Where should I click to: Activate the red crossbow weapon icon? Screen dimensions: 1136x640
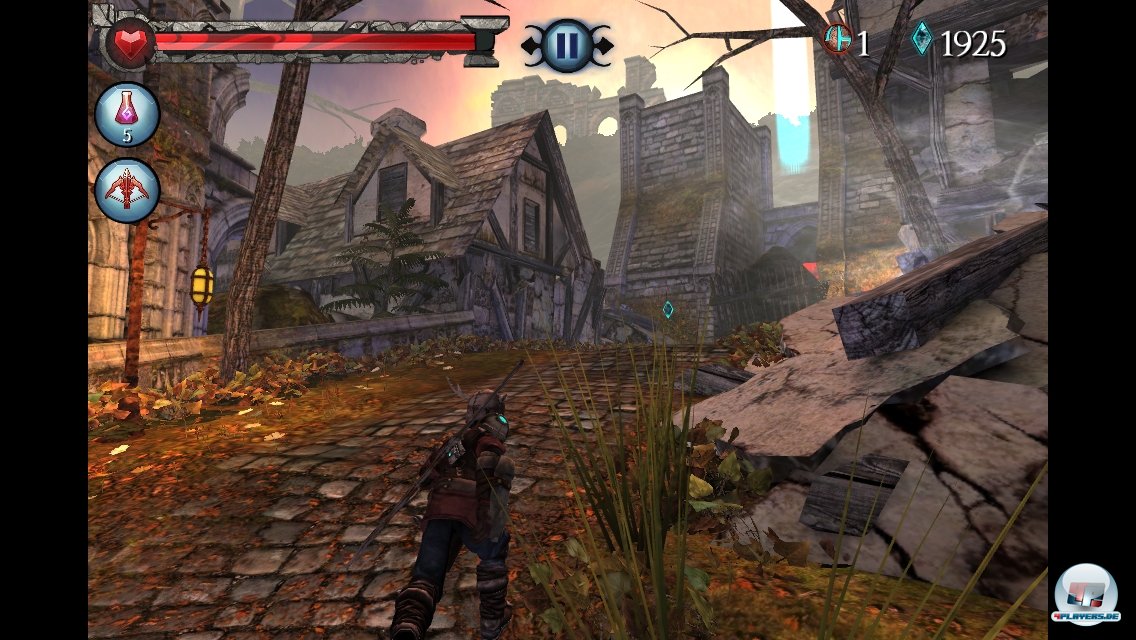pyautogui.click(x=127, y=190)
